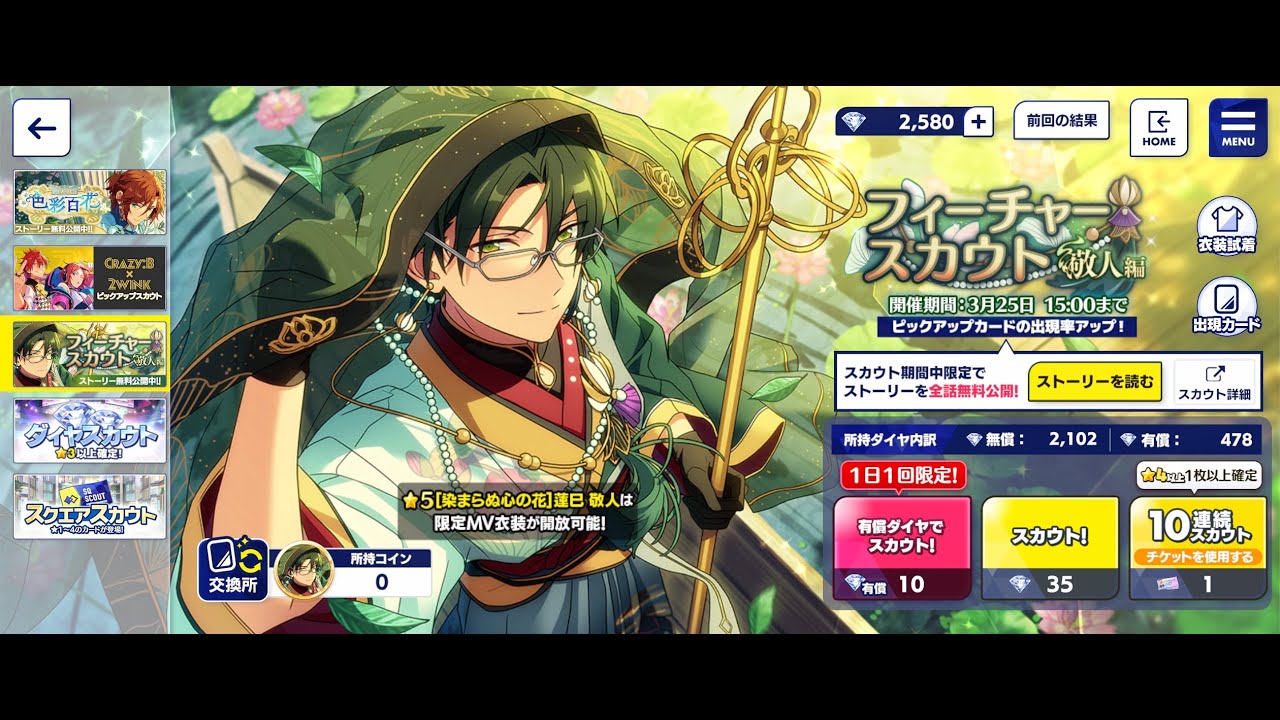Tap the HOME icon to return home

pyautogui.click(x=1158, y=128)
